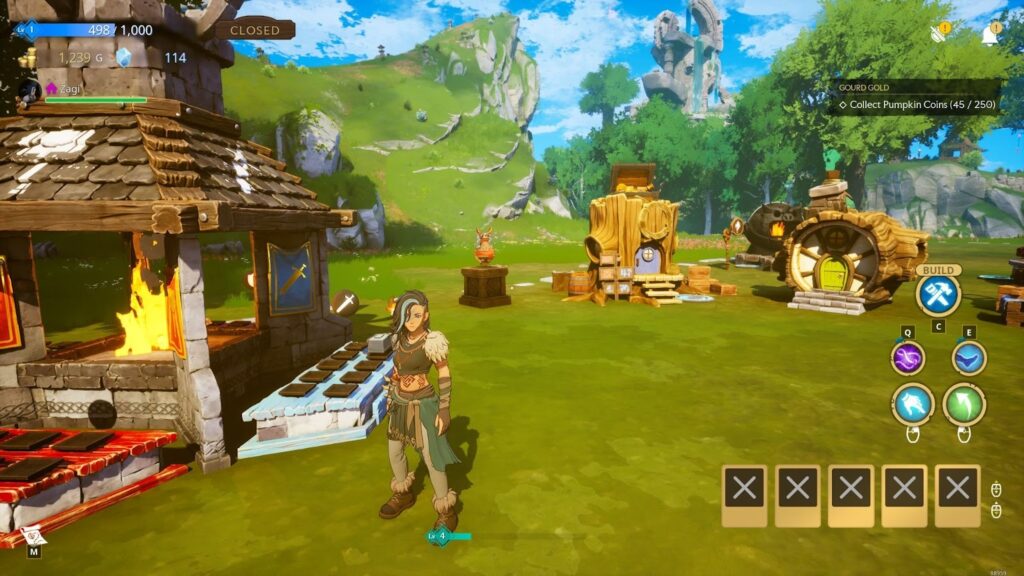Click the muted alert icon beside the bell
Image resolution: width=1024 pixels, height=576 pixels.
[940, 33]
